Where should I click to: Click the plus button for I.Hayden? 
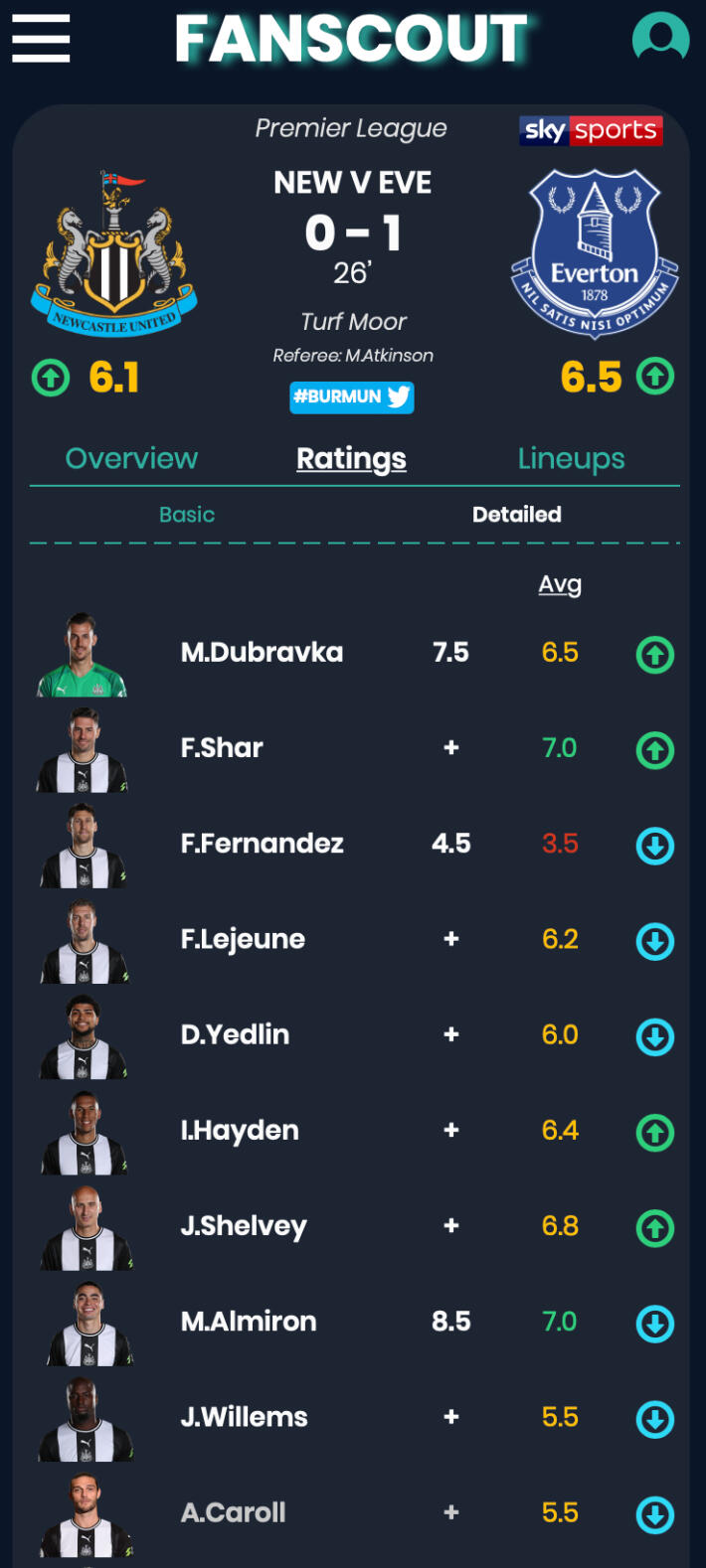451,1130
